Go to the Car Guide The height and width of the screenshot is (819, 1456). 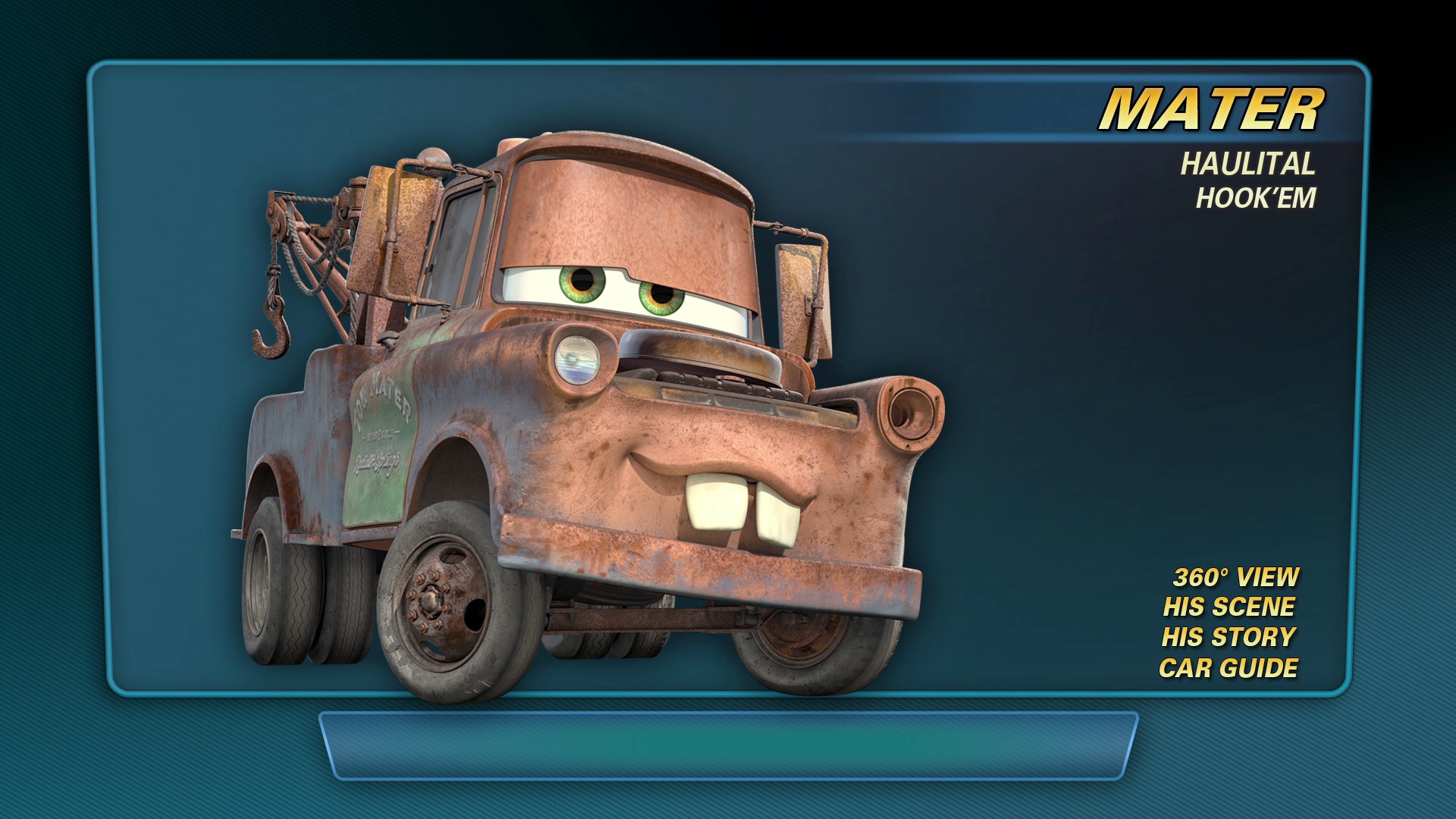[1228, 668]
